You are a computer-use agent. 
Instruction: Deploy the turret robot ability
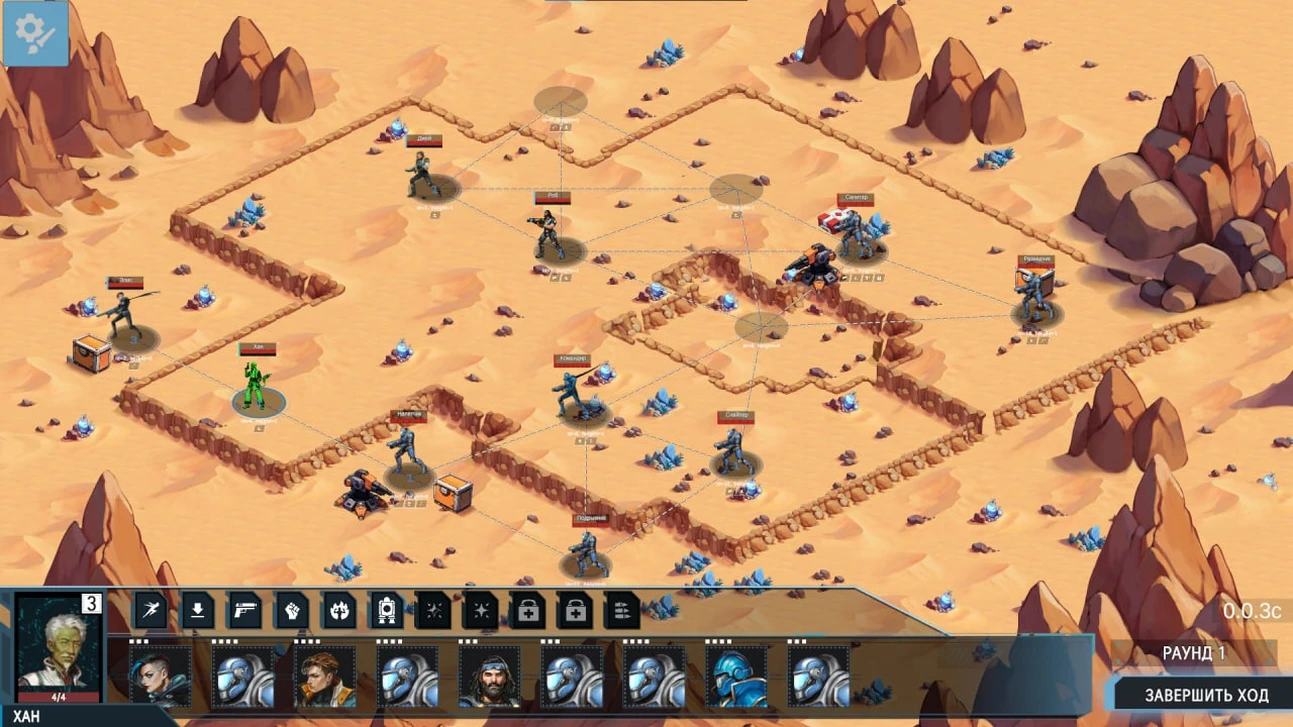pyautogui.click(x=386, y=610)
